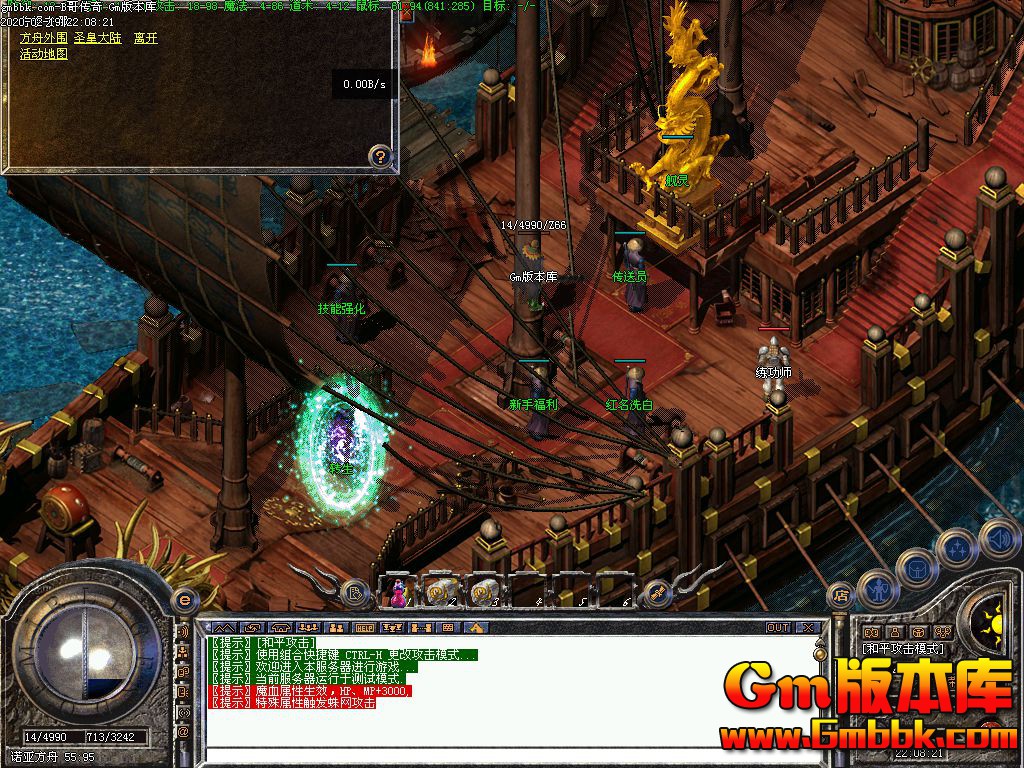Click the round icon right of hotbar
1024x768 pixels.
pos(657,594)
